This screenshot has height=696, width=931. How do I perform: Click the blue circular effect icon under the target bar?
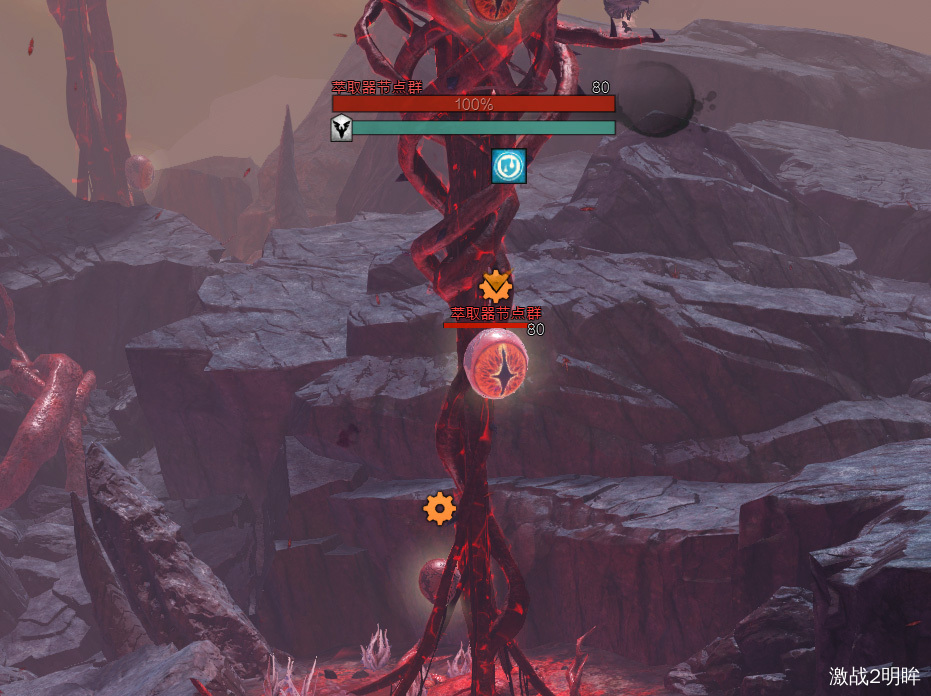coord(509,166)
